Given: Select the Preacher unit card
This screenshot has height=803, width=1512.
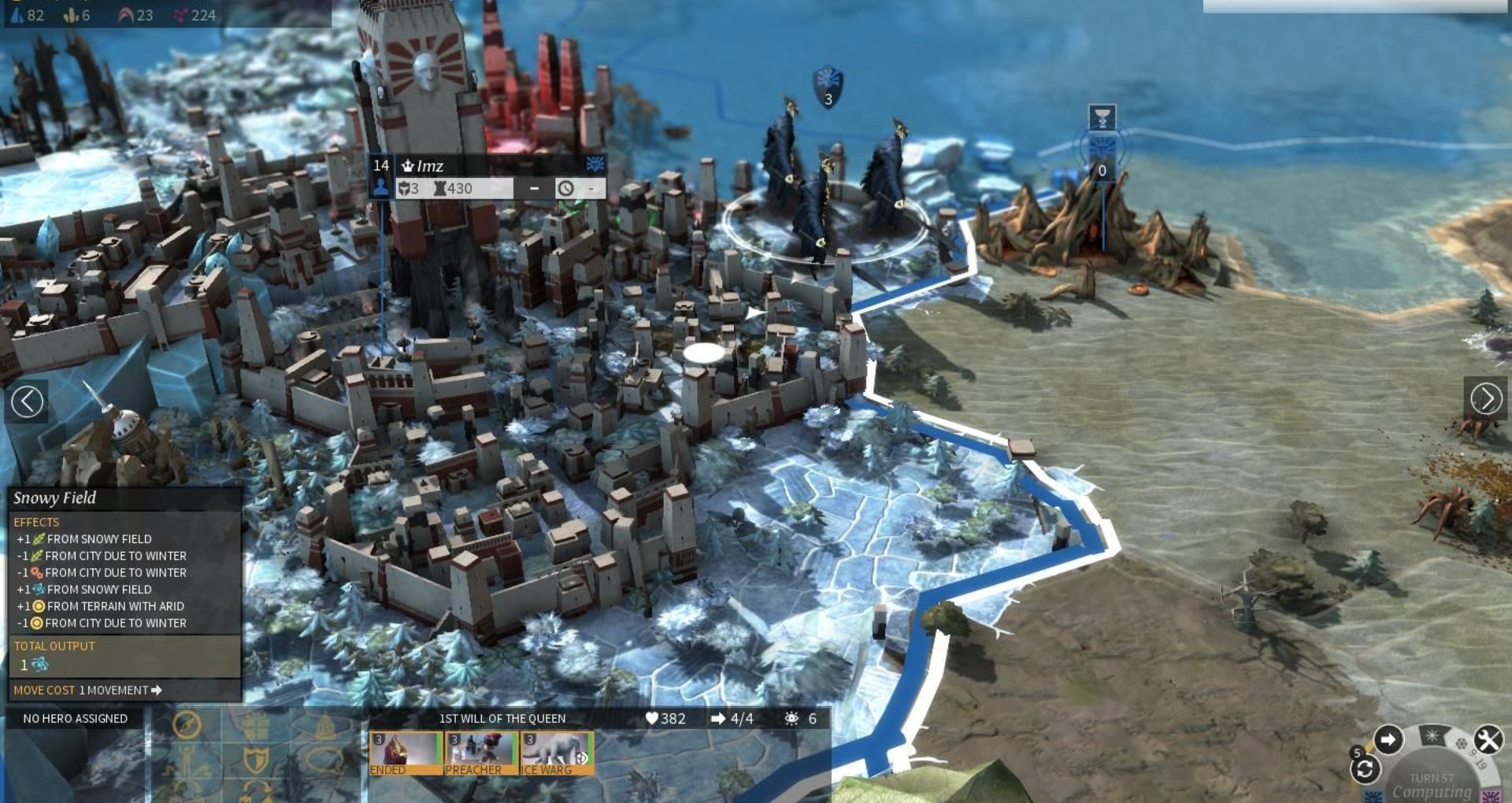Looking at the screenshot, I should pos(480,753).
